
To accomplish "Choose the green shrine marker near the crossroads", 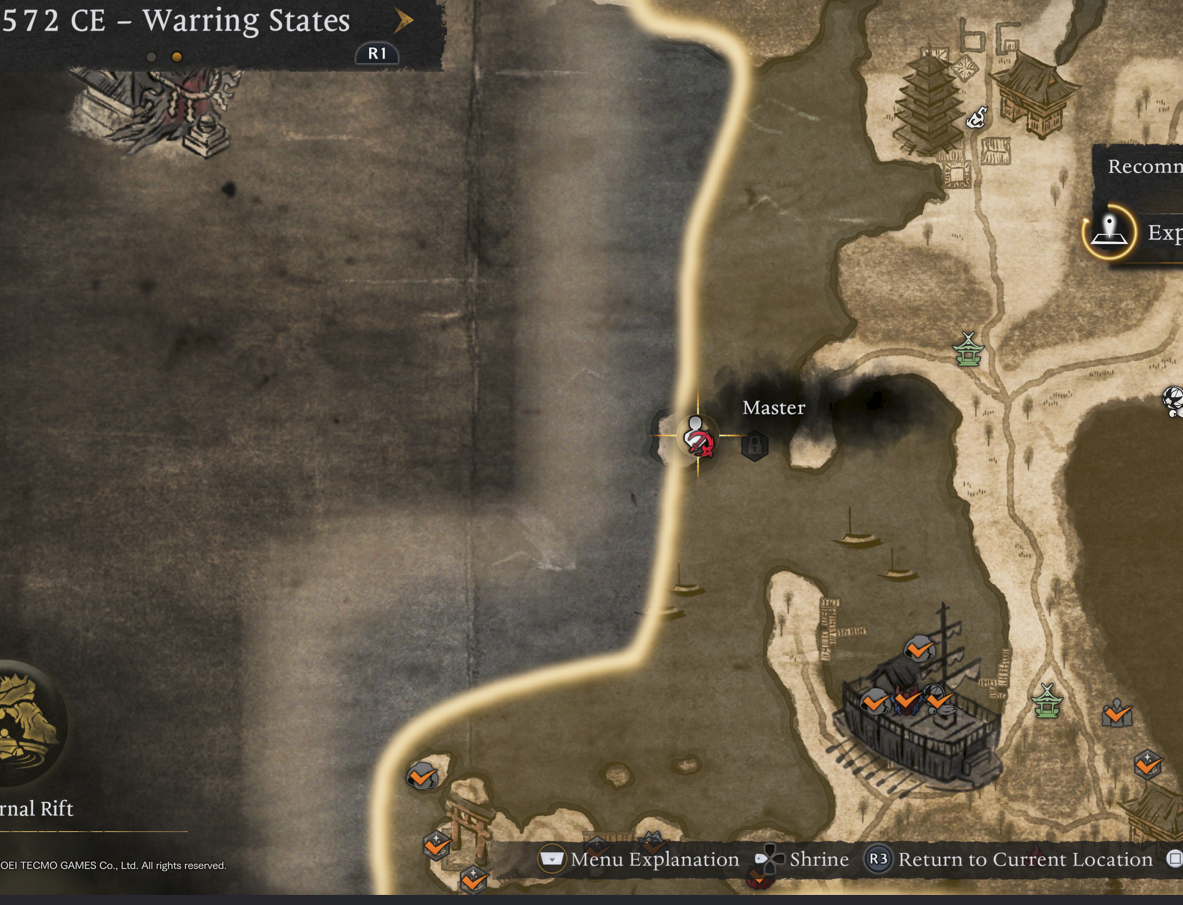I will point(968,350).
